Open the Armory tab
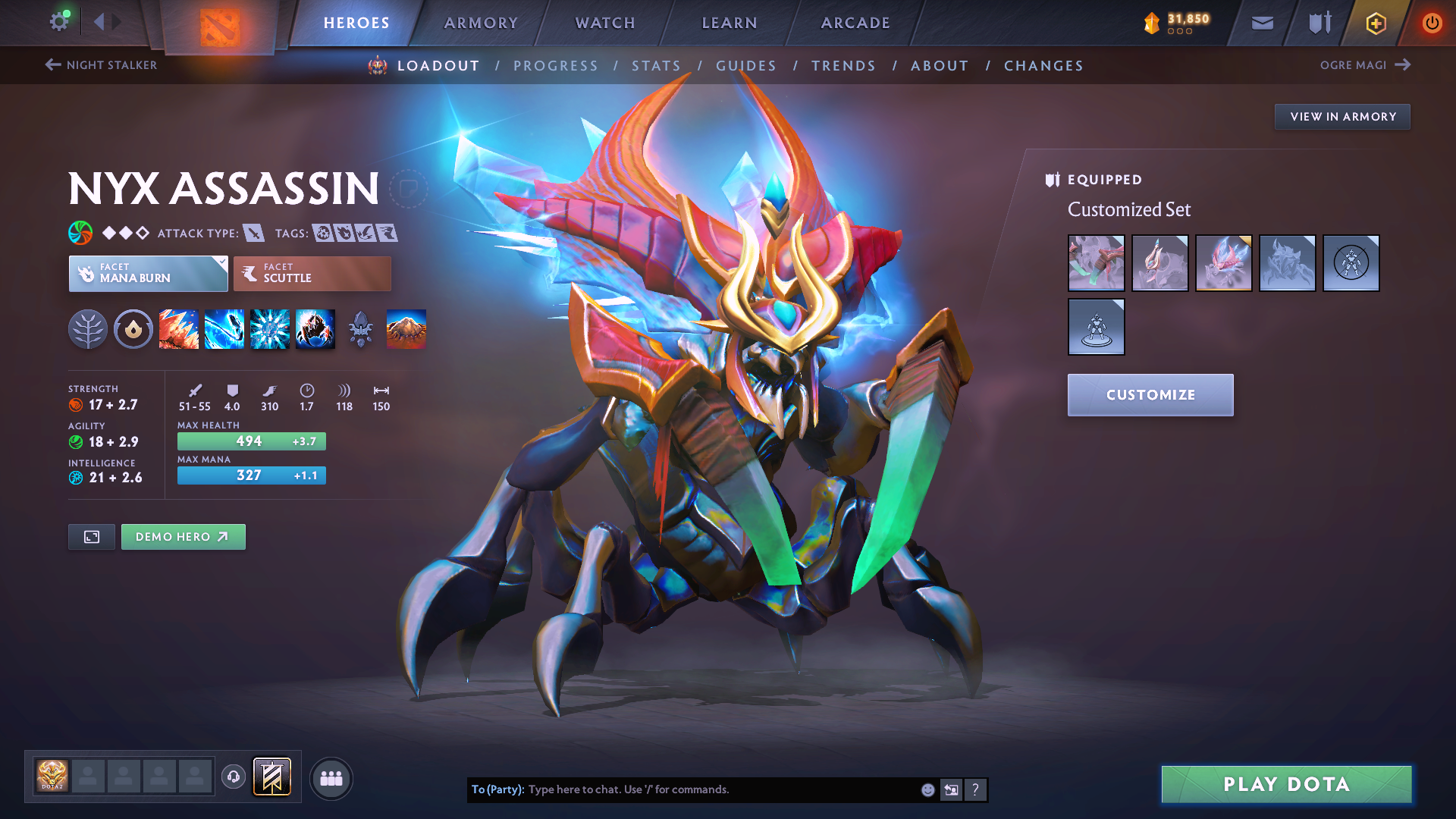 481,23
